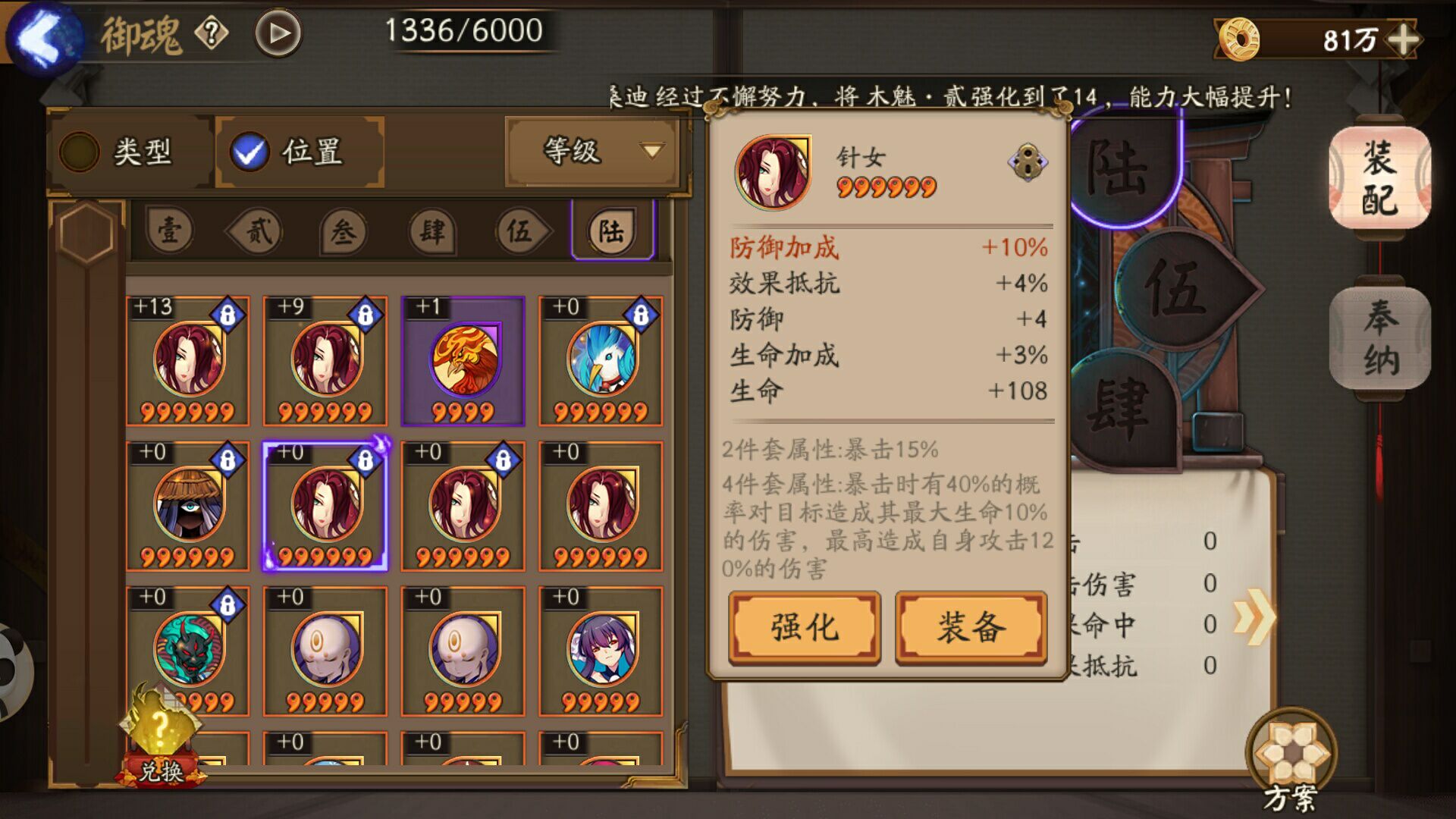Viewport: 1456px width, 819px height.
Task: Expand the stats panel via golden double arrows
Action: (1257, 617)
